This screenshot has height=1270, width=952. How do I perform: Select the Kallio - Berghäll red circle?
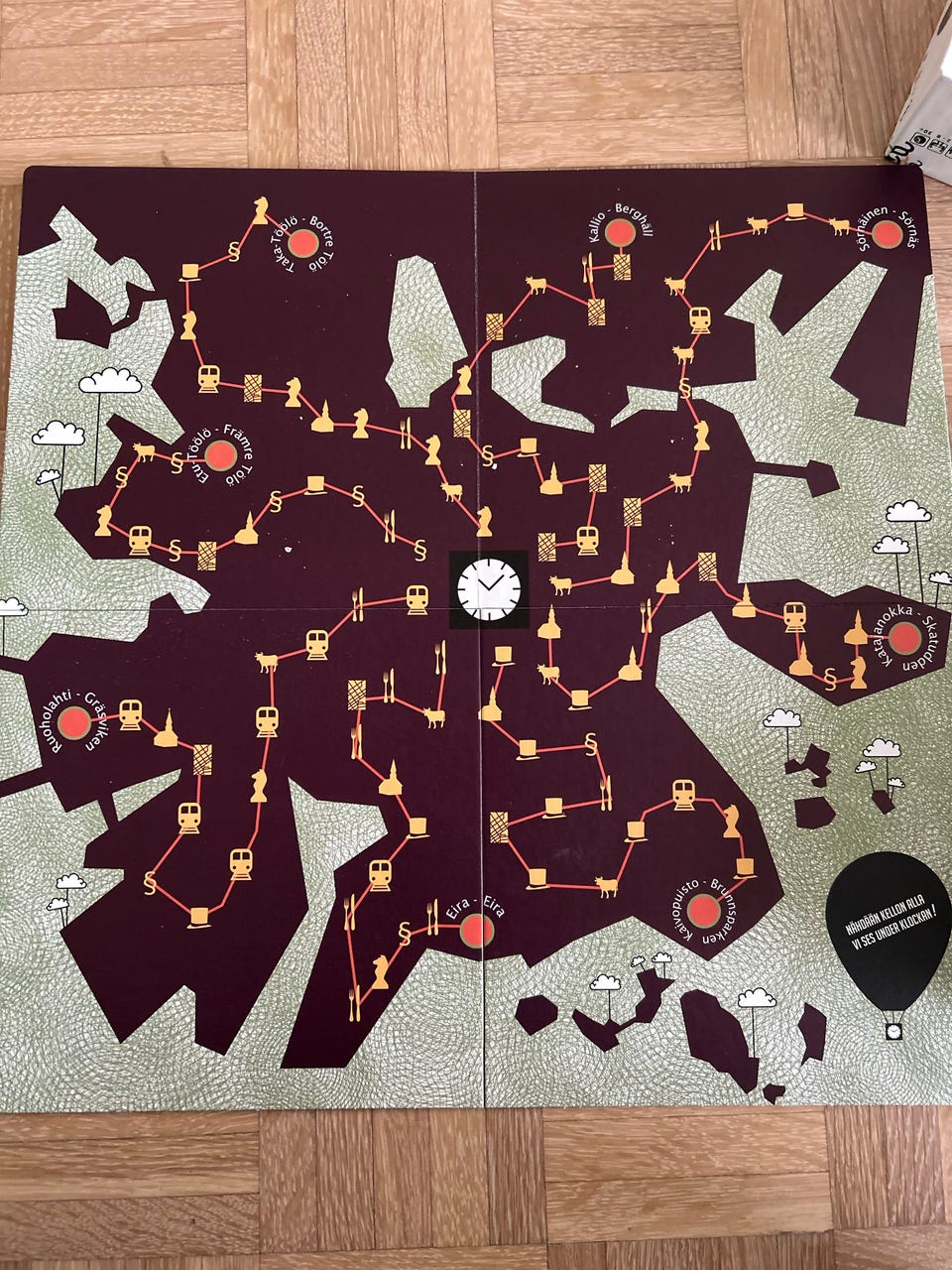[621, 233]
